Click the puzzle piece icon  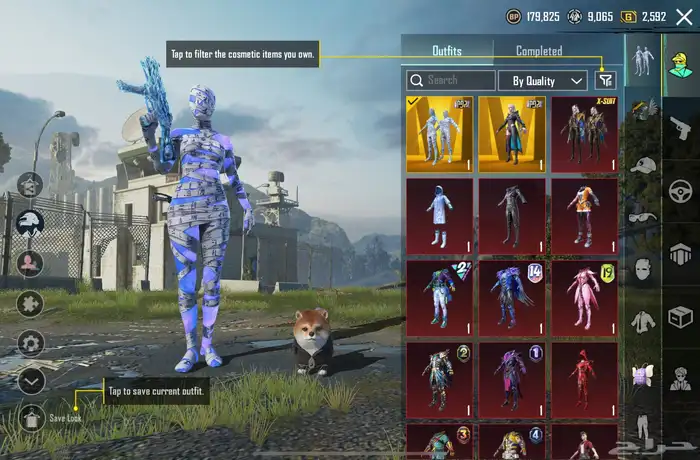pos(31,303)
